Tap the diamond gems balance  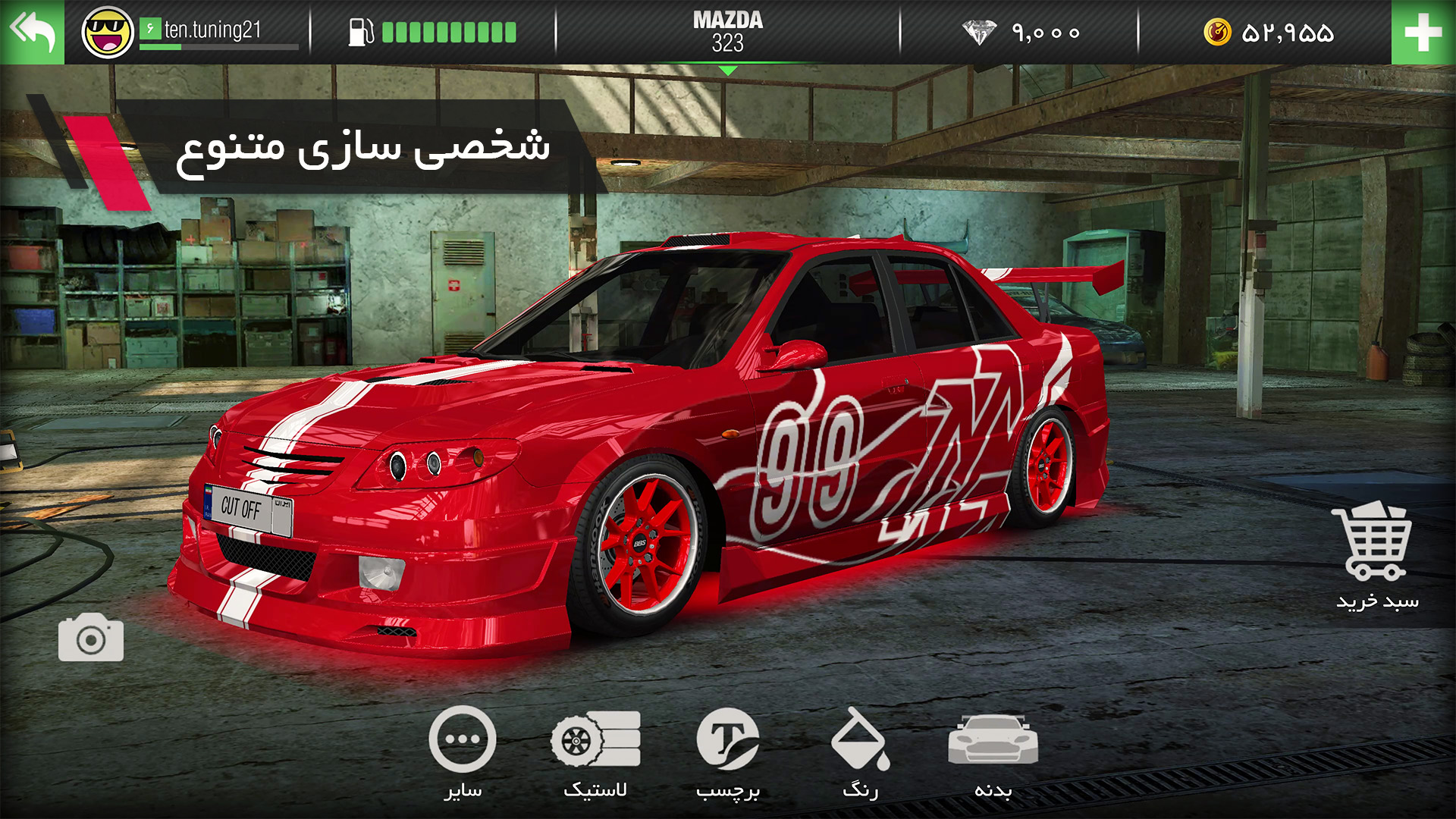point(1021,33)
